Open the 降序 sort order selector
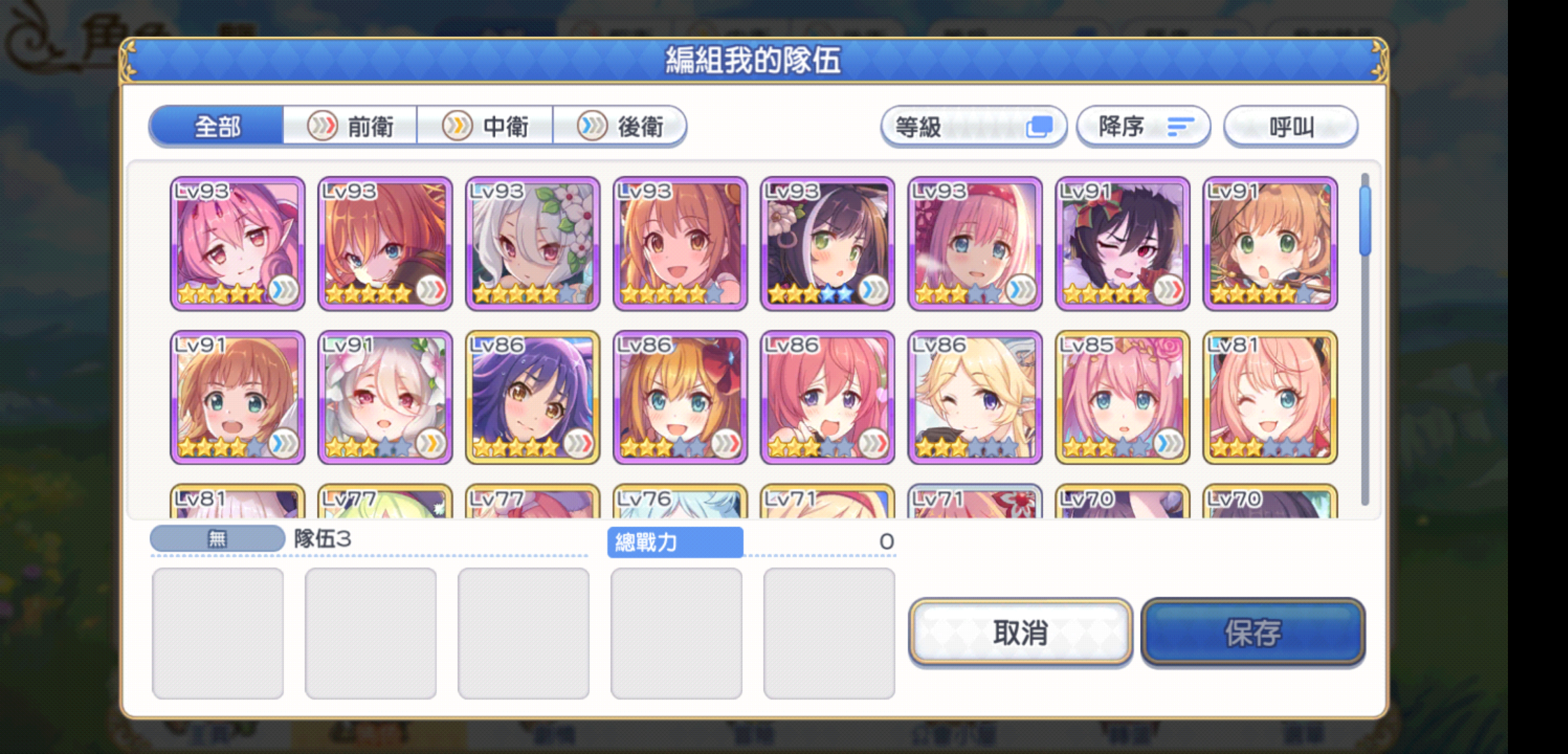 pos(1144,126)
